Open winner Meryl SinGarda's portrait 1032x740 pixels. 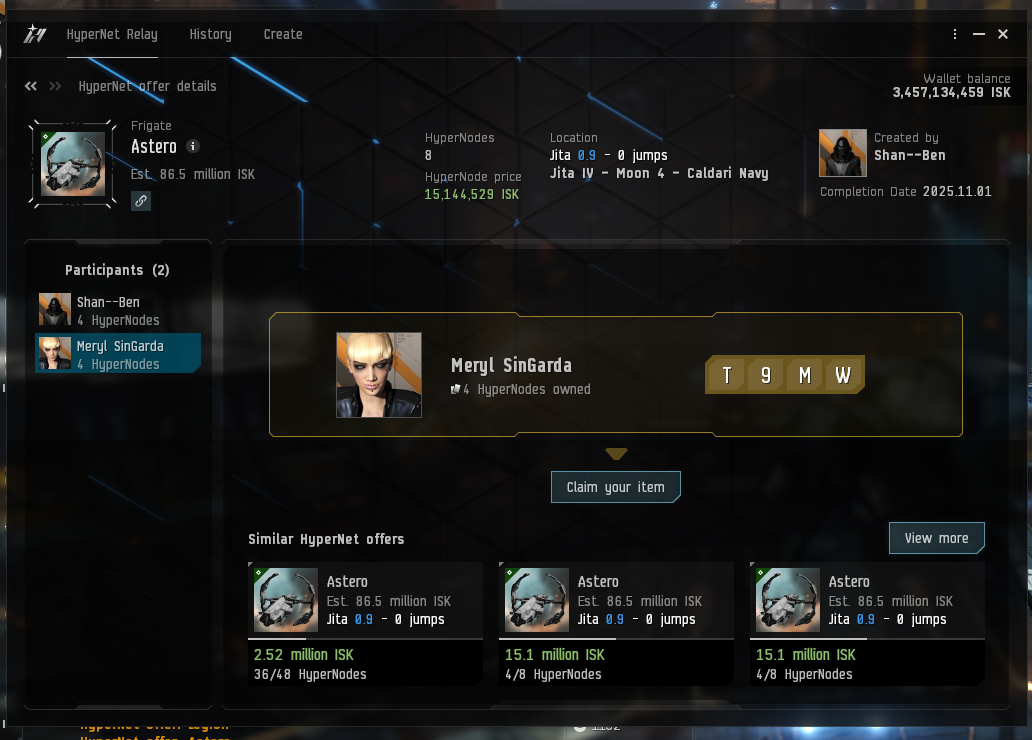click(x=379, y=375)
